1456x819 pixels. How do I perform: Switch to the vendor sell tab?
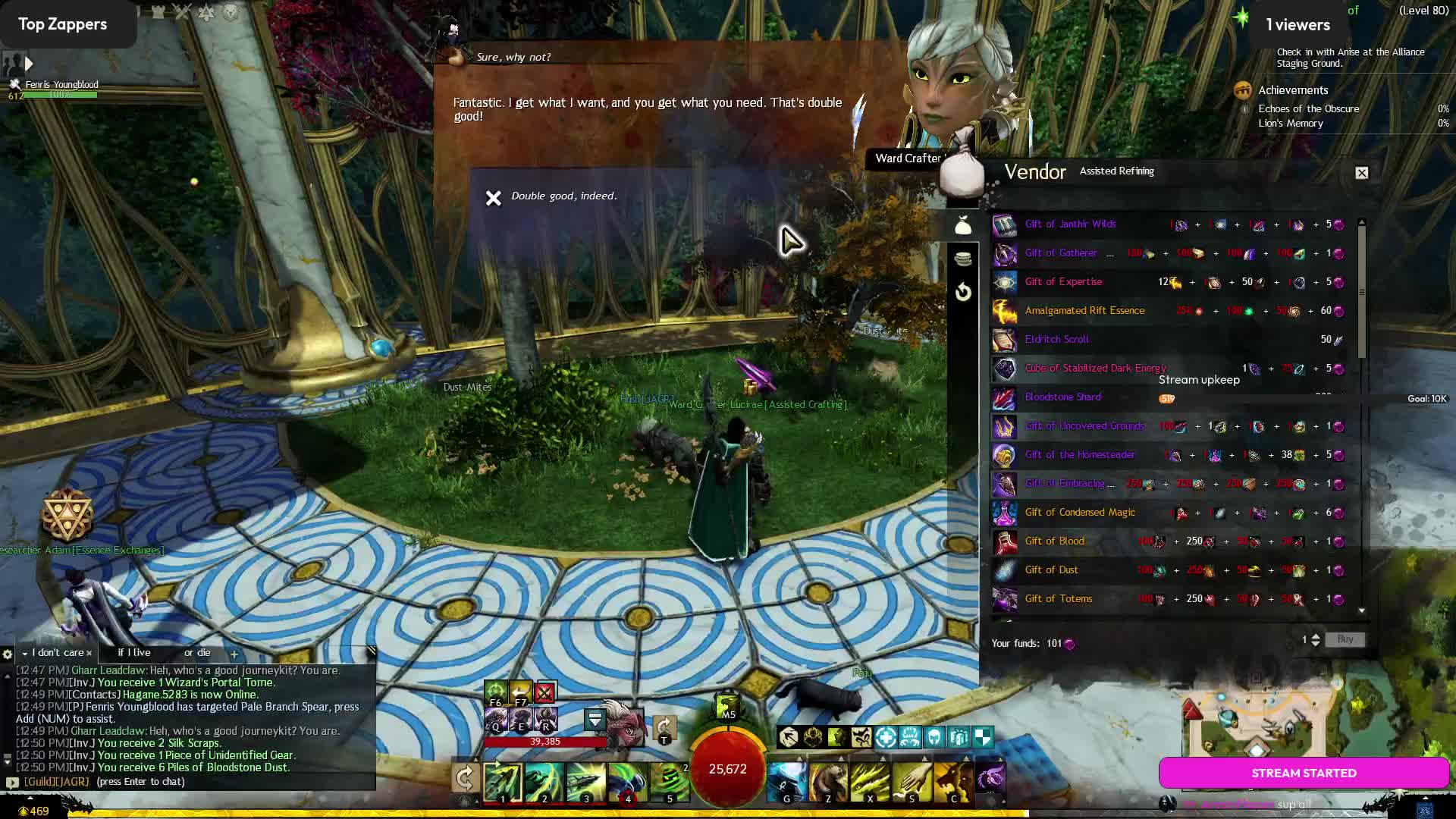[963, 259]
